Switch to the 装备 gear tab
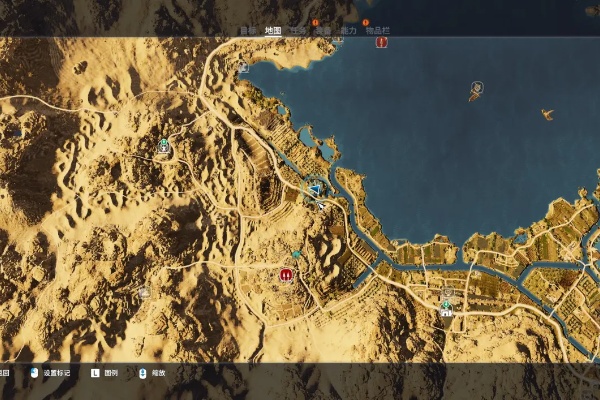The width and height of the screenshot is (600, 400). (x=321, y=30)
